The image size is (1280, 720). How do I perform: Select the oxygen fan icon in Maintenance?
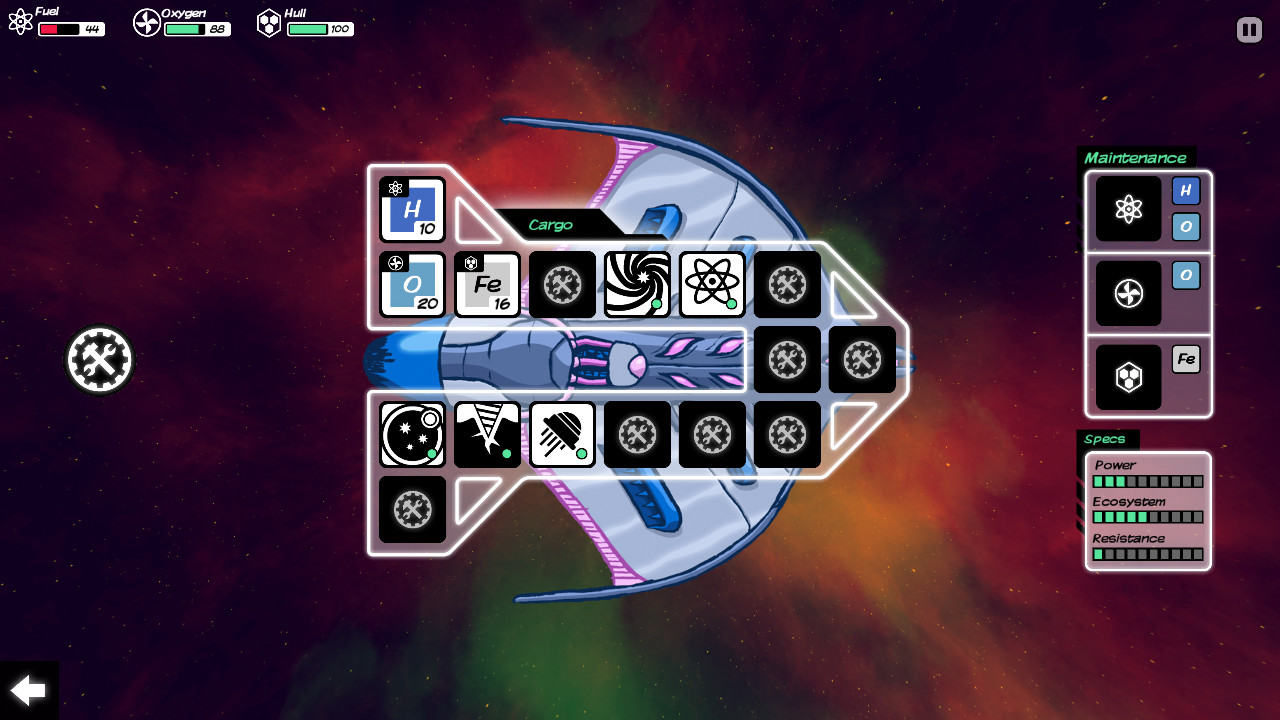(1128, 293)
